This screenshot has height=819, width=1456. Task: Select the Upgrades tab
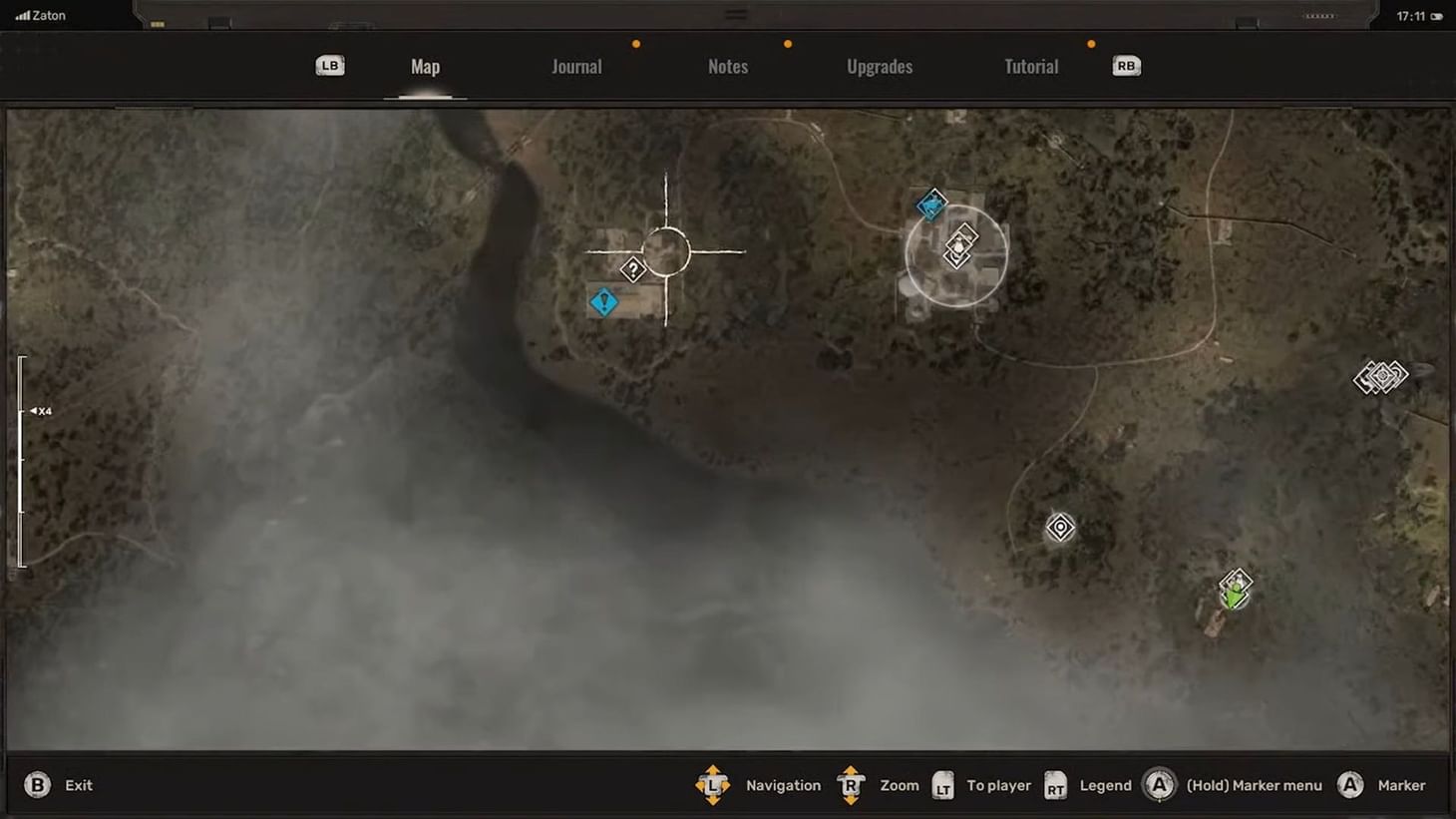point(880,66)
